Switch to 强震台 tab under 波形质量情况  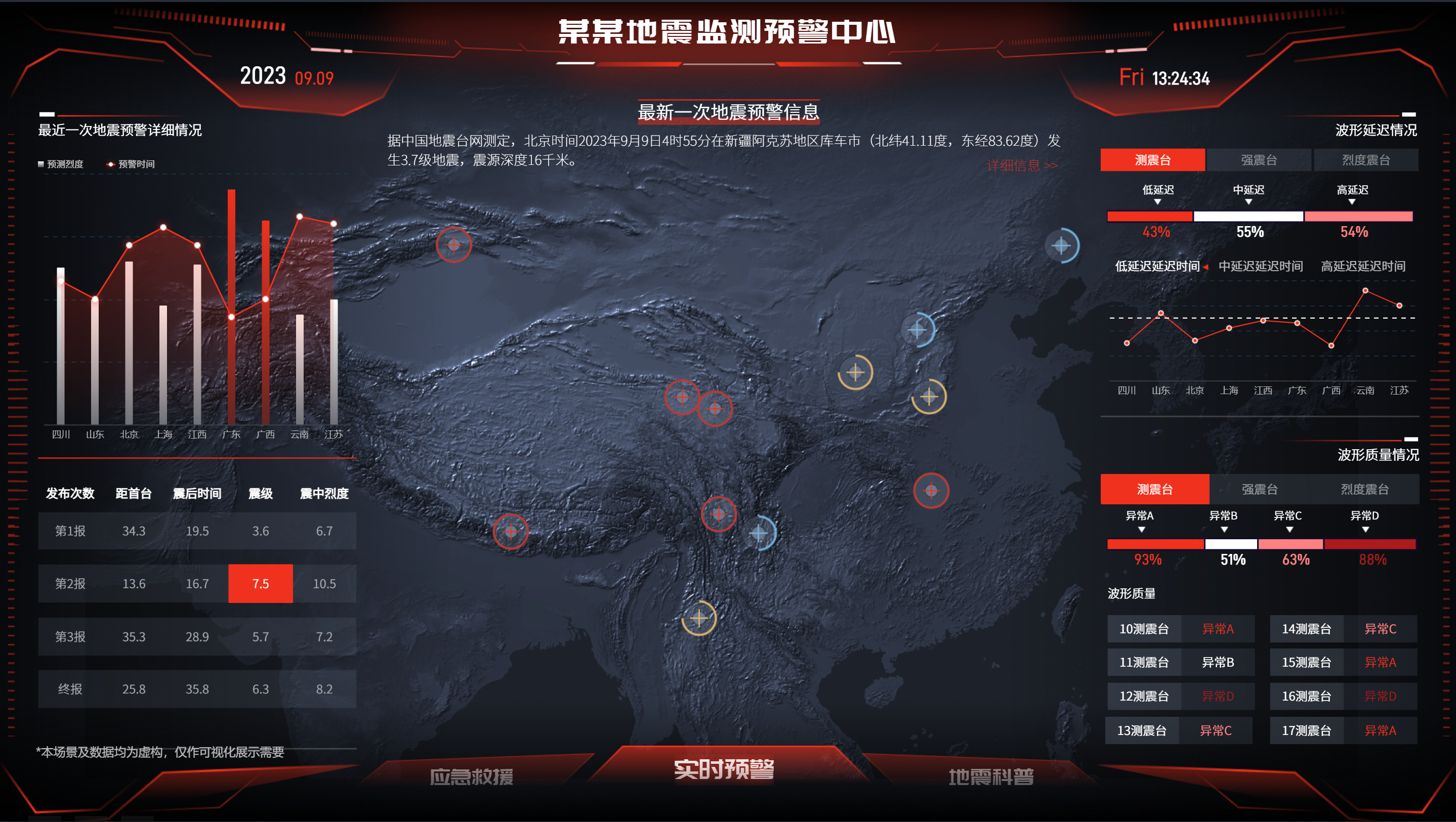(1259, 489)
